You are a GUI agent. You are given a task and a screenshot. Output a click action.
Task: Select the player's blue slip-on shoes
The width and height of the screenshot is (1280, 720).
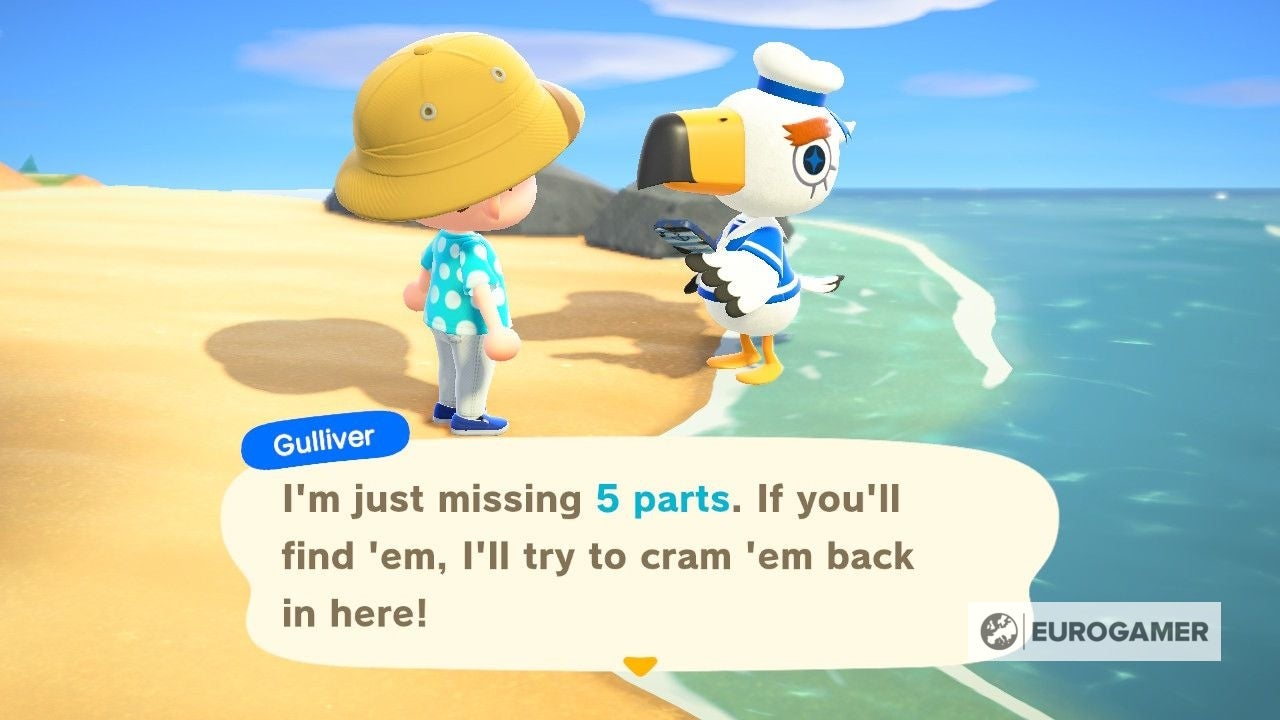[x=480, y=424]
